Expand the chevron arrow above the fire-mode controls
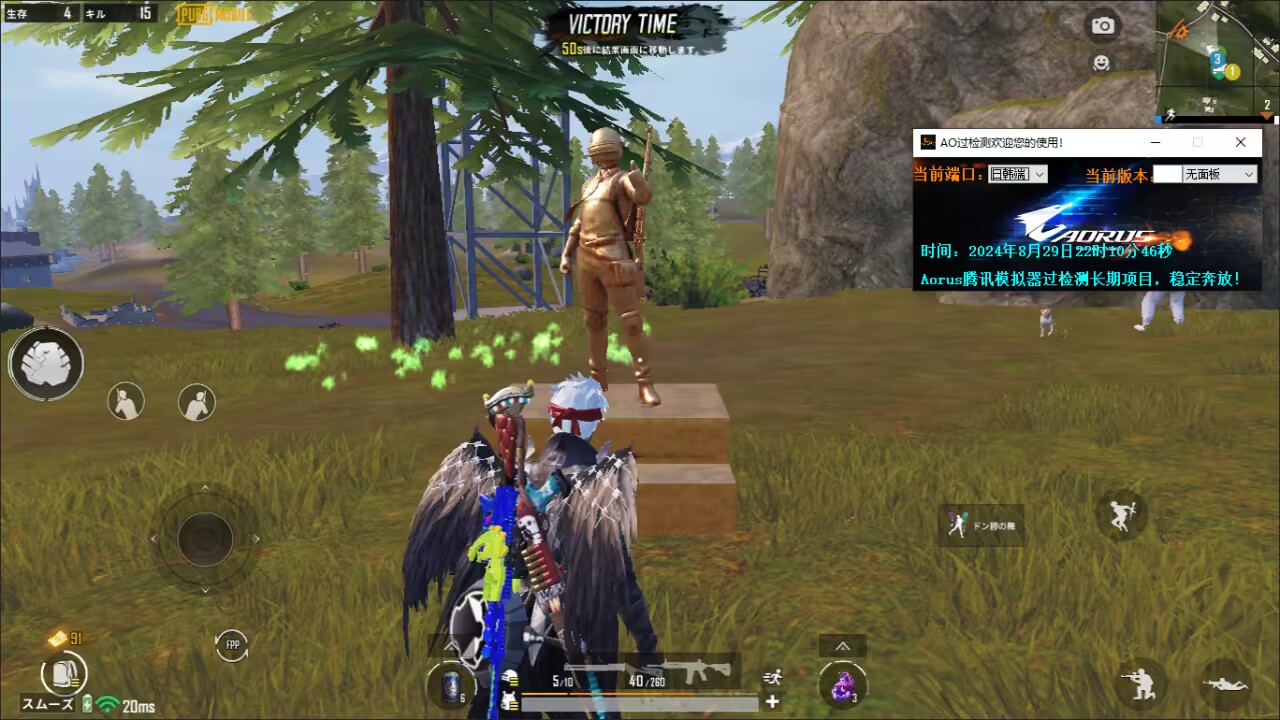This screenshot has width=1280, height=720. coord(841,645)
